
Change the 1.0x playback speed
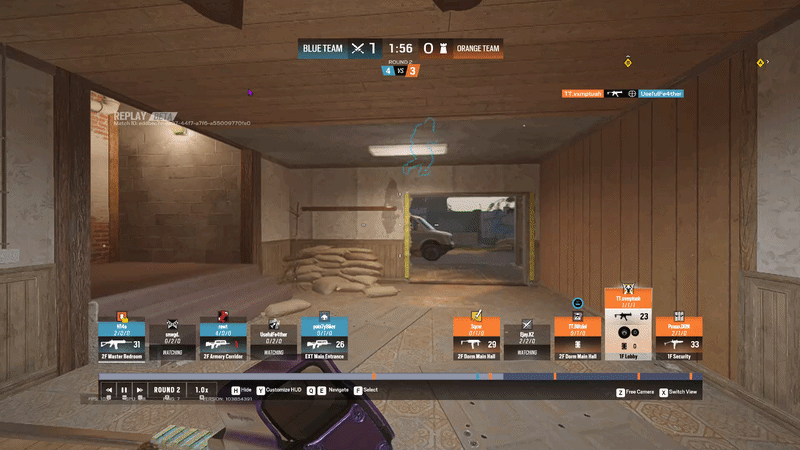click(x=201, y=390)
